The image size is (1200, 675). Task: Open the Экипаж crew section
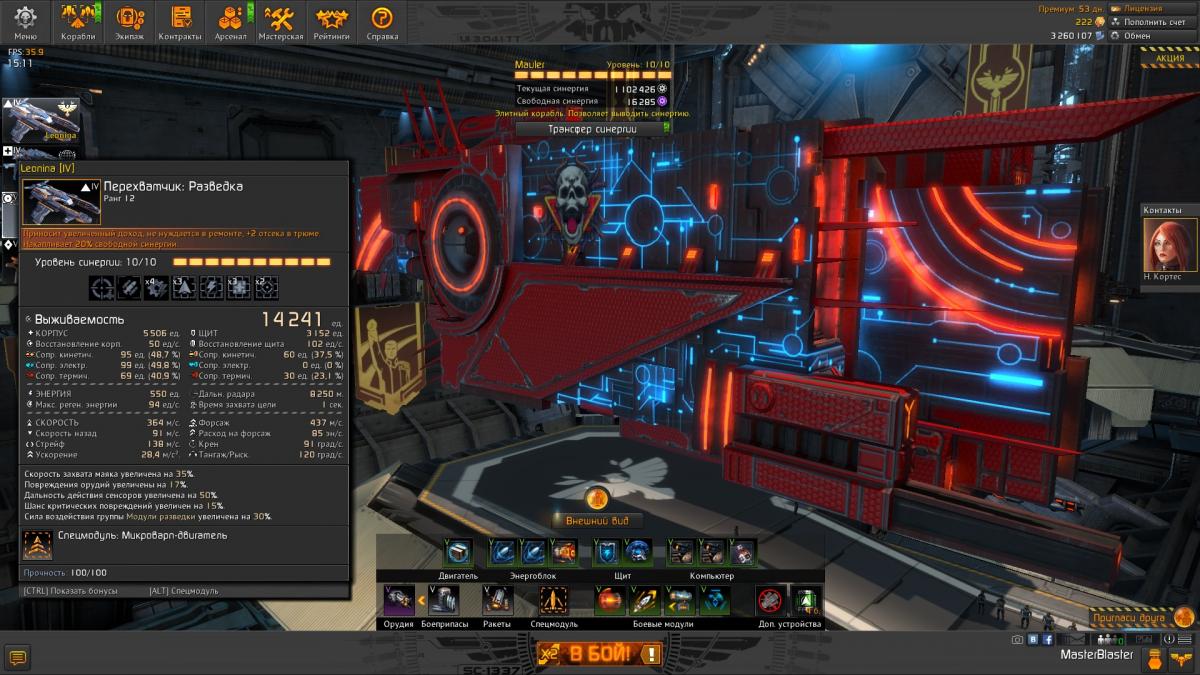pyautogui.click(x=129, y=22)
